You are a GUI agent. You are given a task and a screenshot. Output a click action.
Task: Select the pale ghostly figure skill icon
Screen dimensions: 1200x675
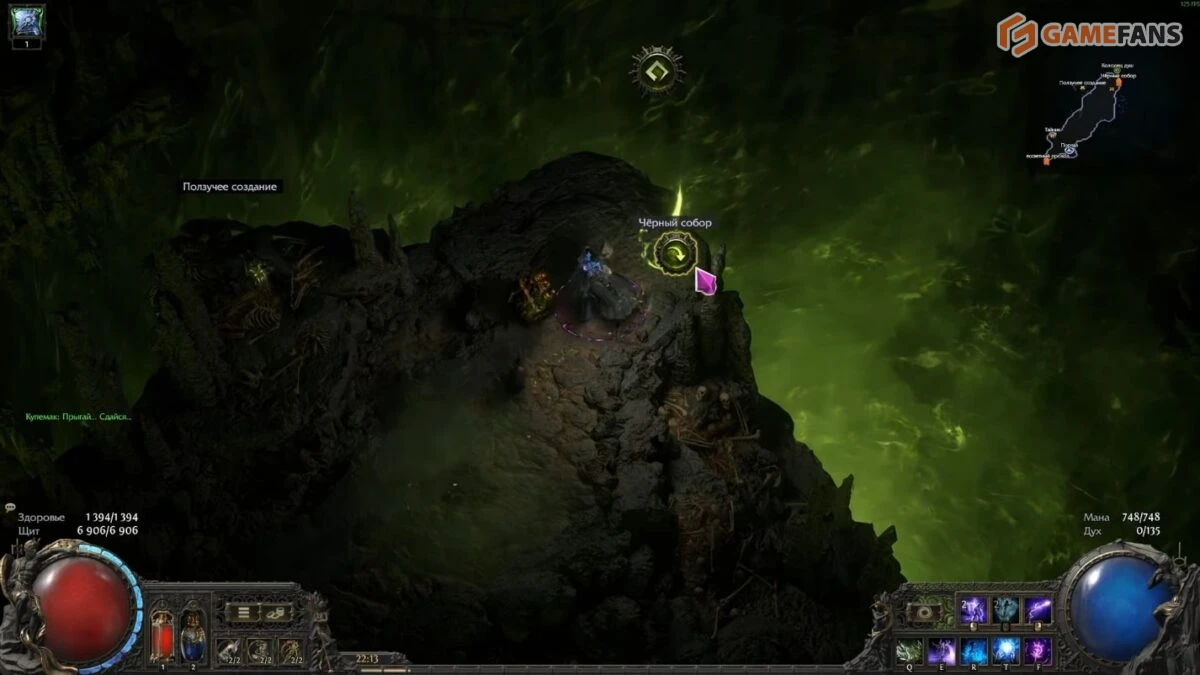tap(1005, 610)
